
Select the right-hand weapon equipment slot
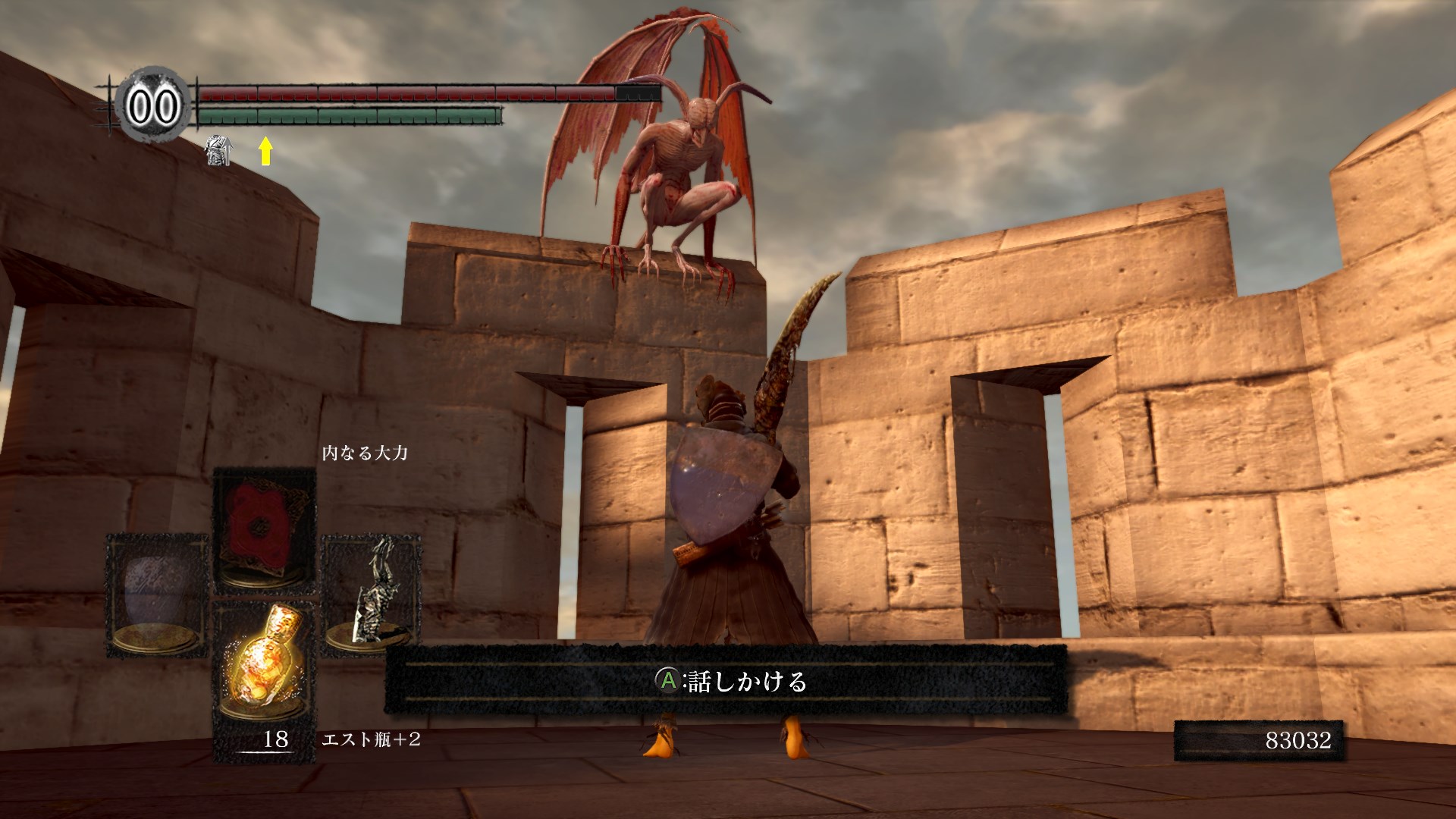[x=371, y=595]
